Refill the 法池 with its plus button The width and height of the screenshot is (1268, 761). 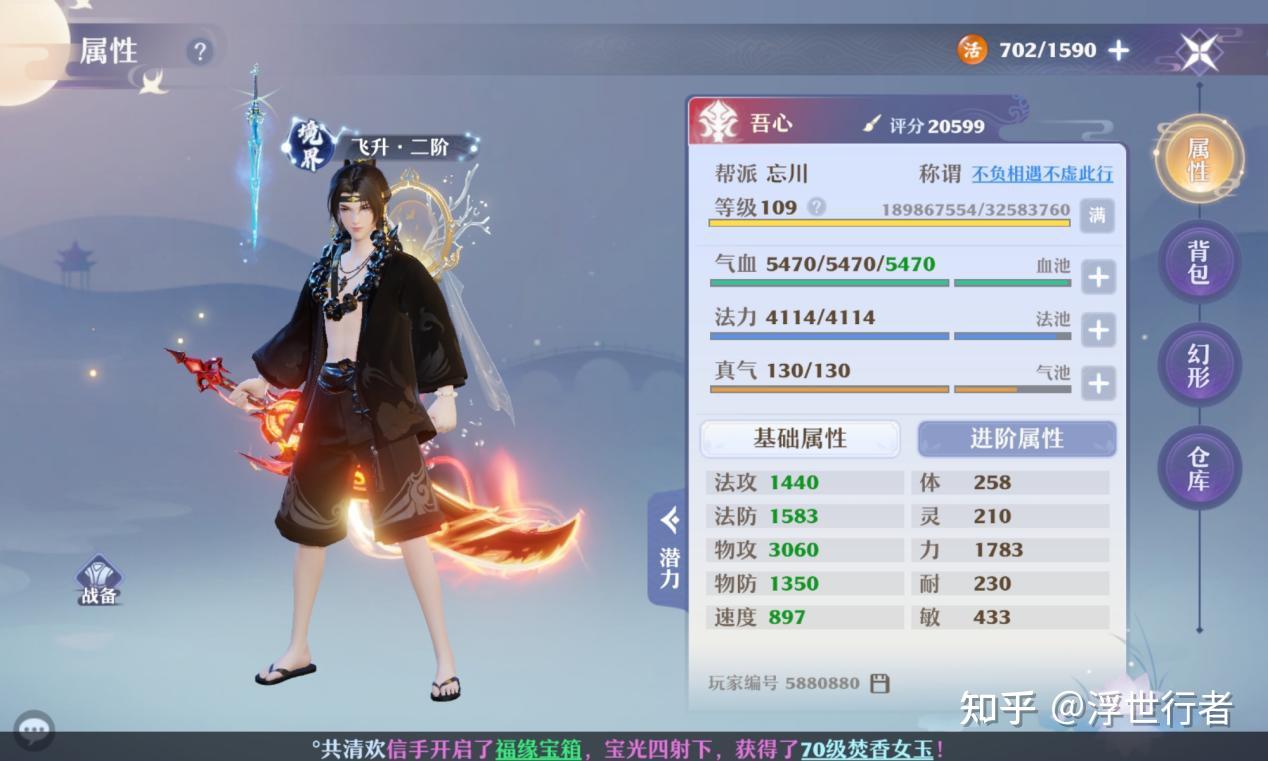click(x=1098, y=329)
